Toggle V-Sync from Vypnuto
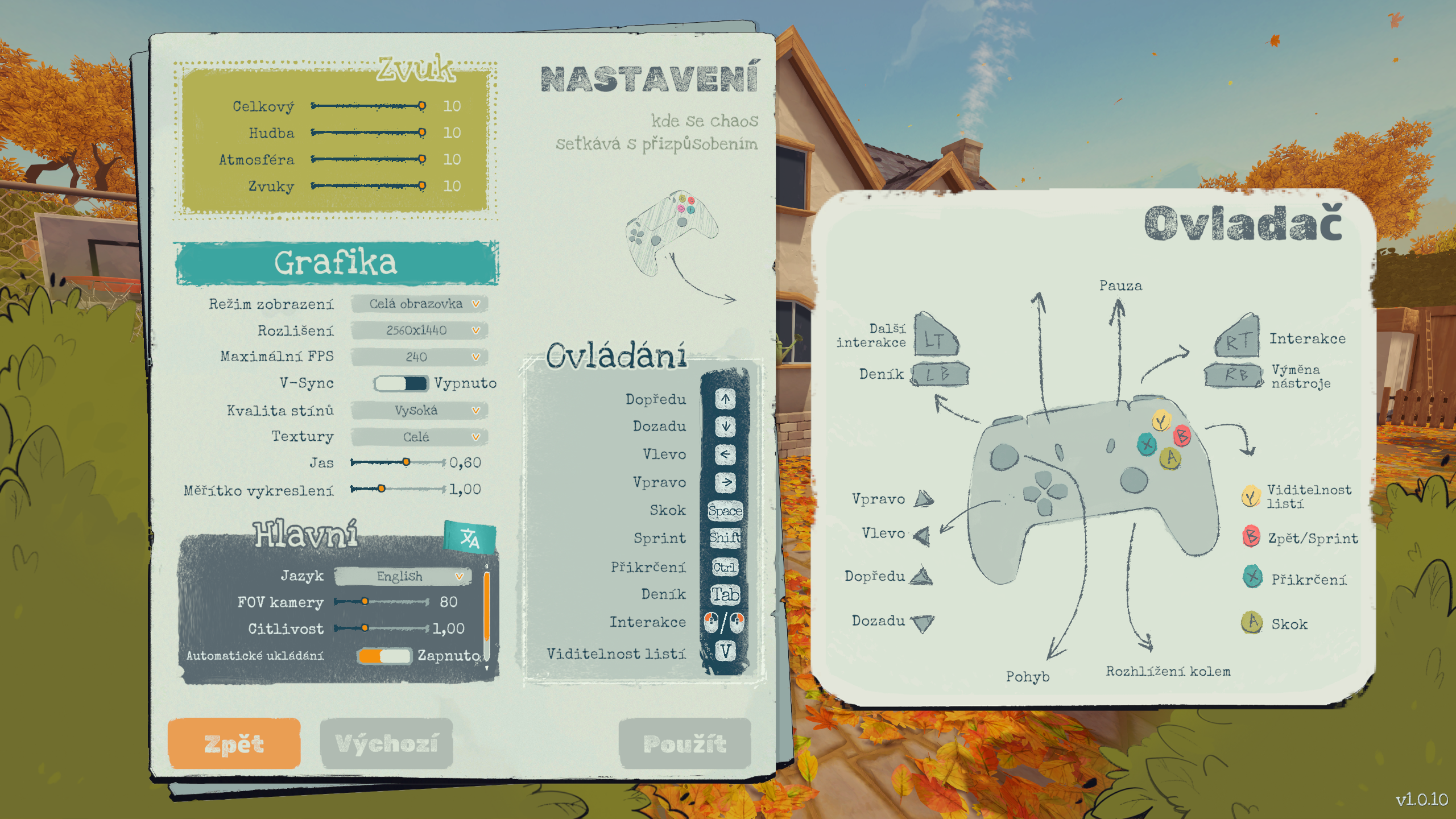1456x819 pixels. tap(401, 384)
